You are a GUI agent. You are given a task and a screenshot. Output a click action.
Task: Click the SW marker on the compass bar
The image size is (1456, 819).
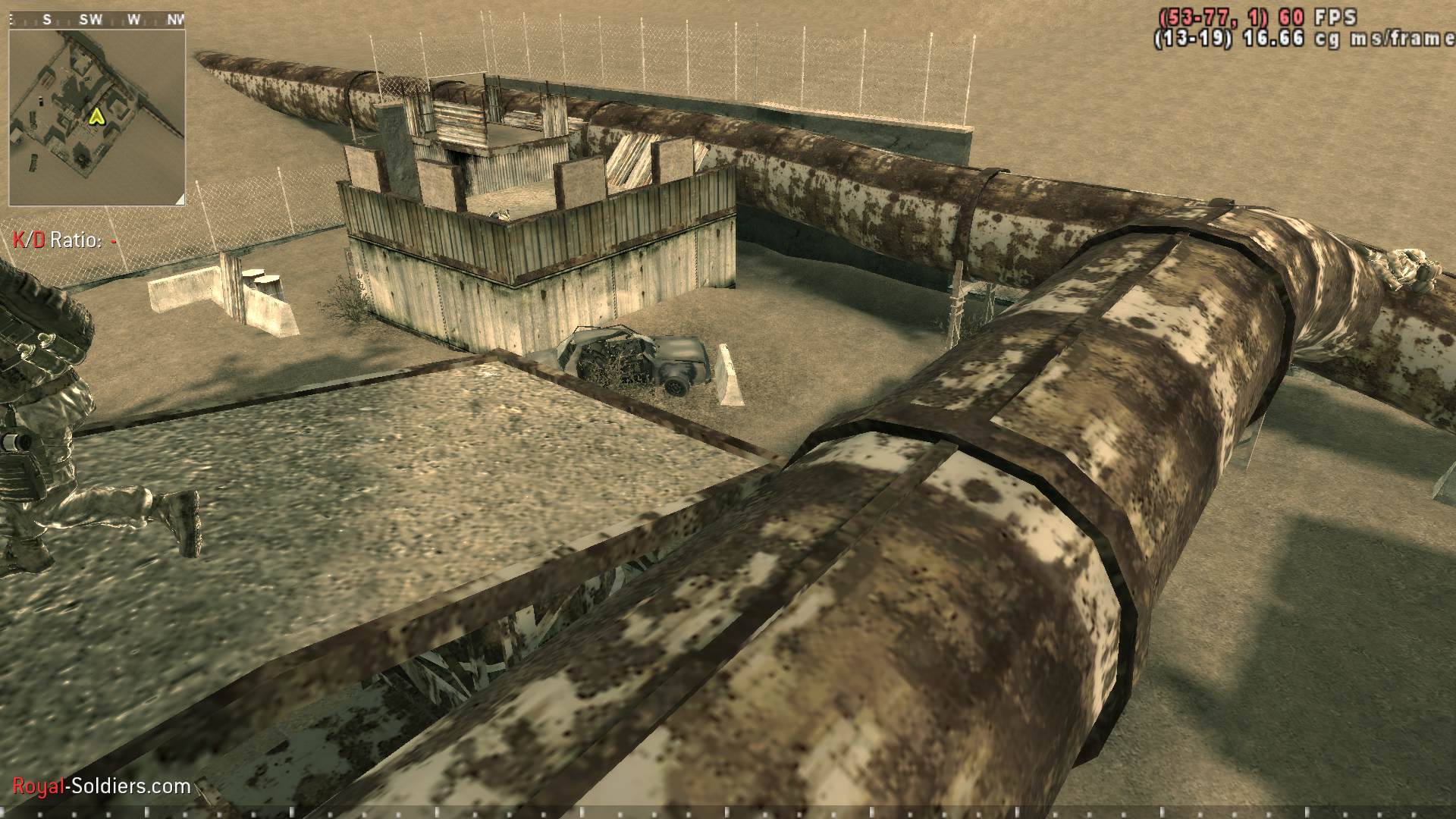(x=91, y=19)
